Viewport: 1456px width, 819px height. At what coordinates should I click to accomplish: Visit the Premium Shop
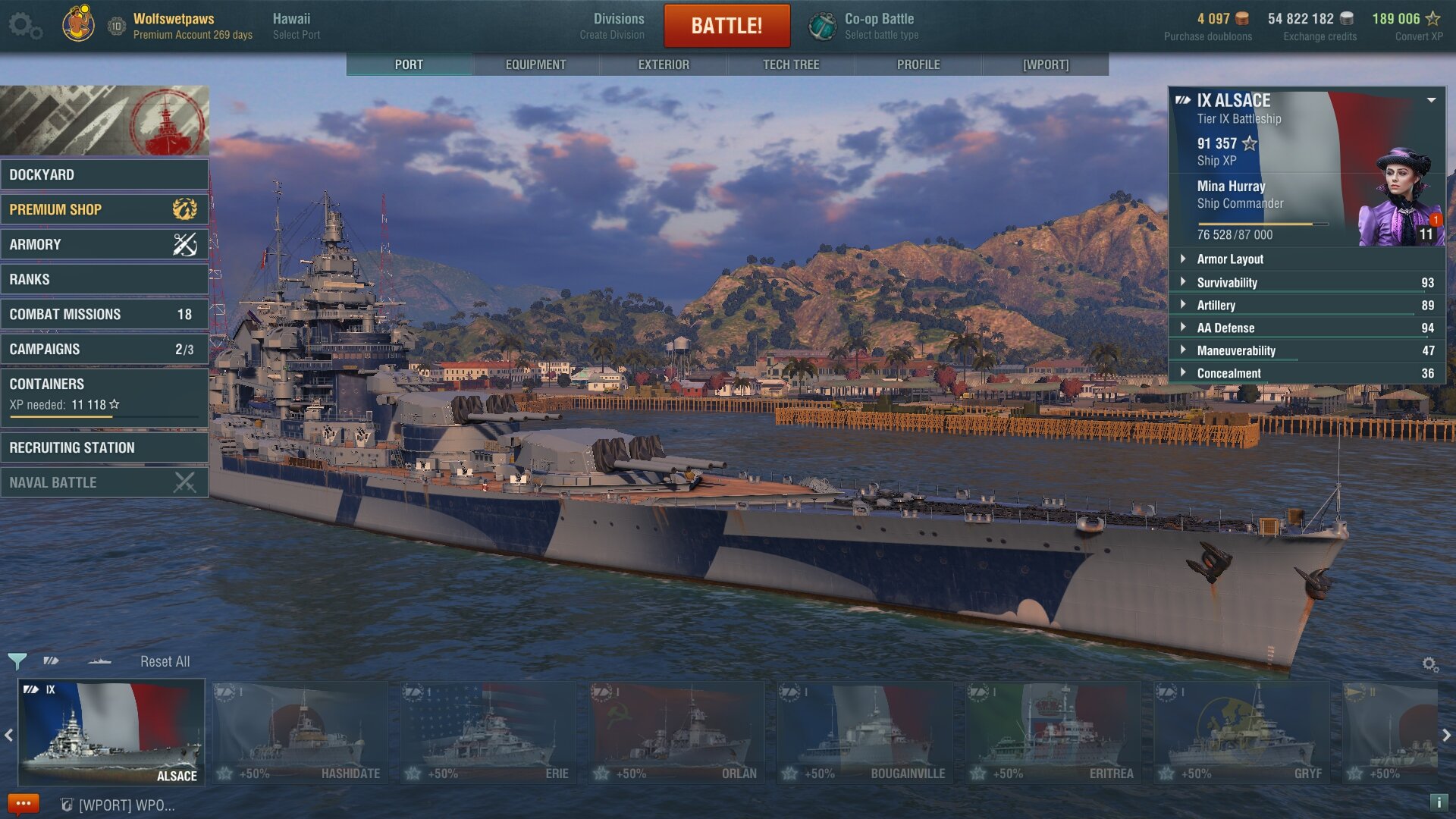click(104, 209)
